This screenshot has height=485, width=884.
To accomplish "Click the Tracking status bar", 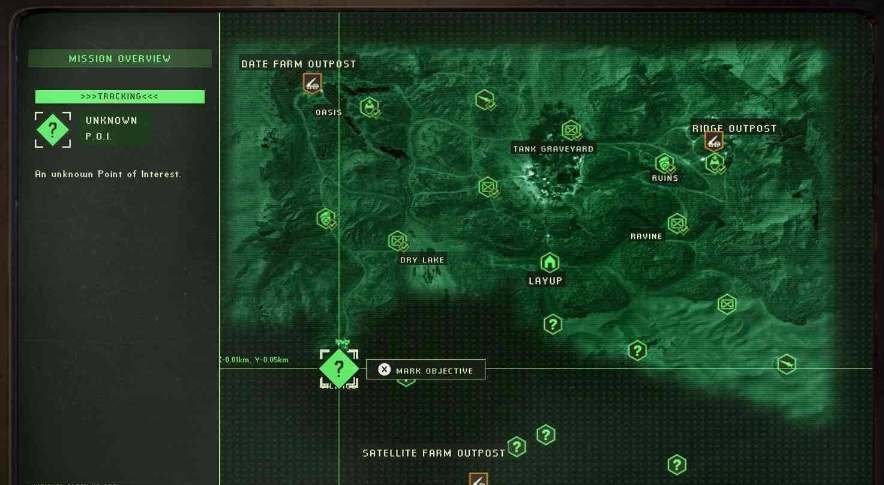I will [120, 97].
